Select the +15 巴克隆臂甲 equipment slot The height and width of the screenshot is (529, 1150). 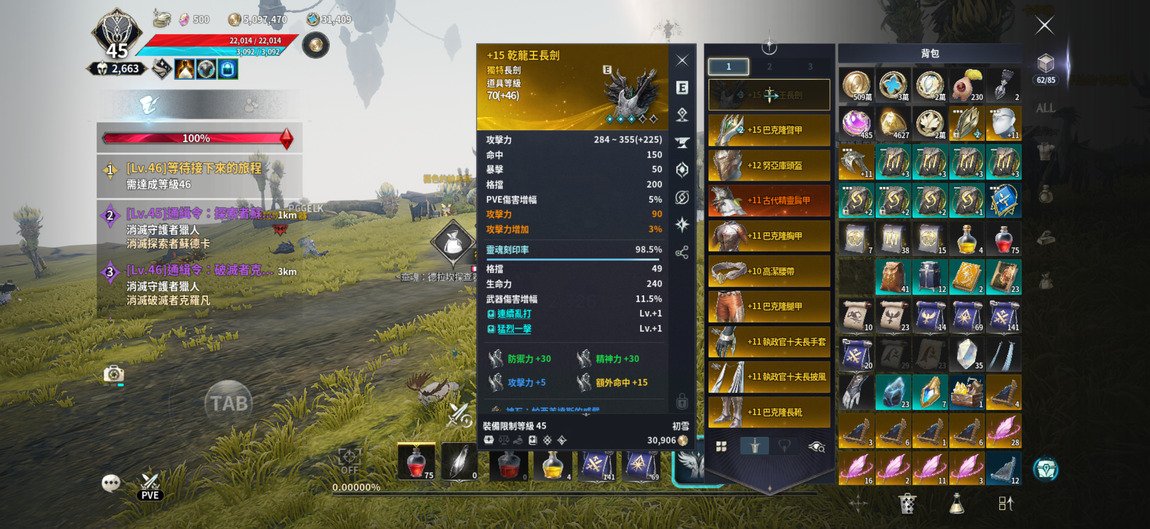pos(769,130)
